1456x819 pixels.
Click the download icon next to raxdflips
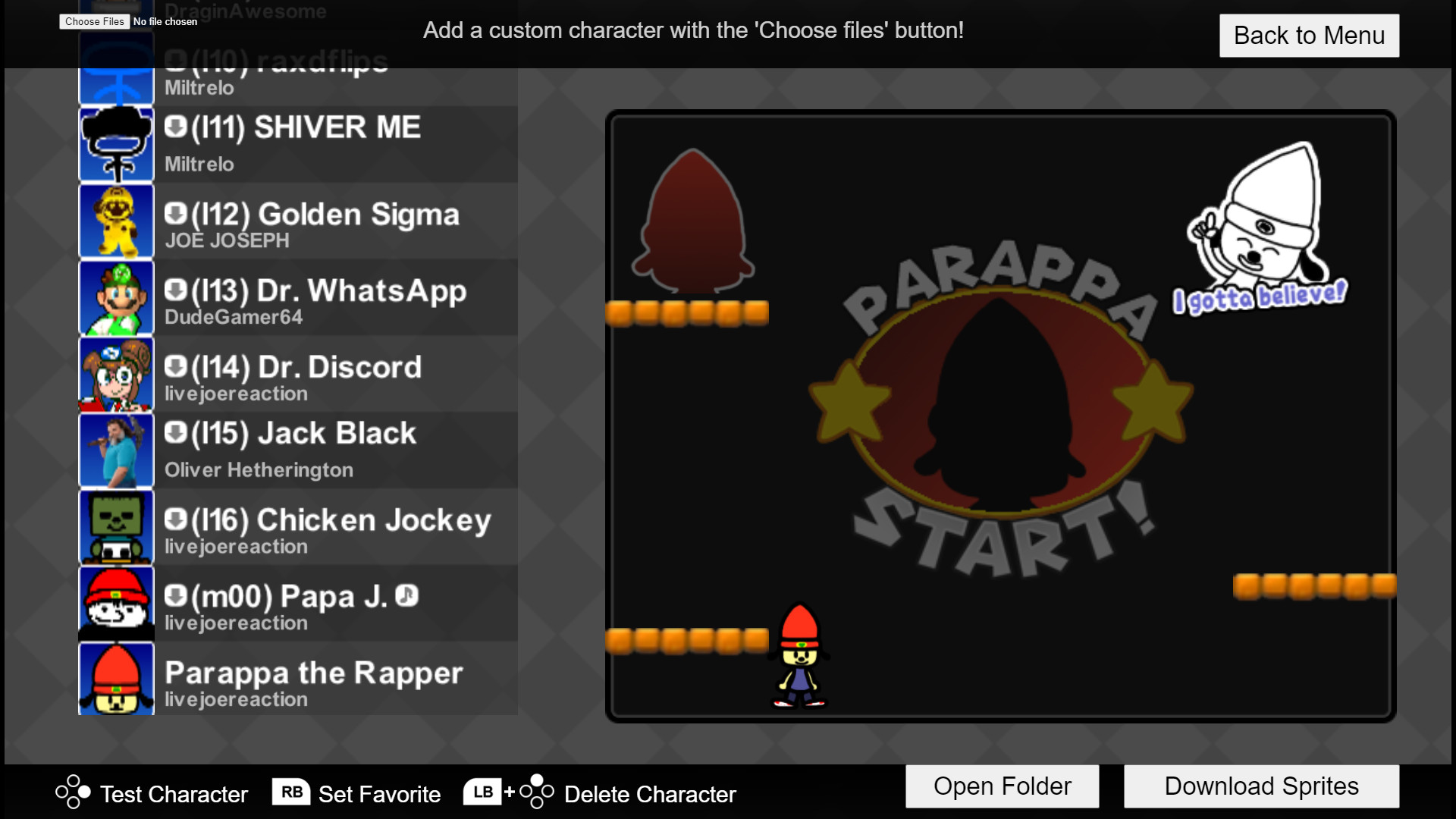175,61
